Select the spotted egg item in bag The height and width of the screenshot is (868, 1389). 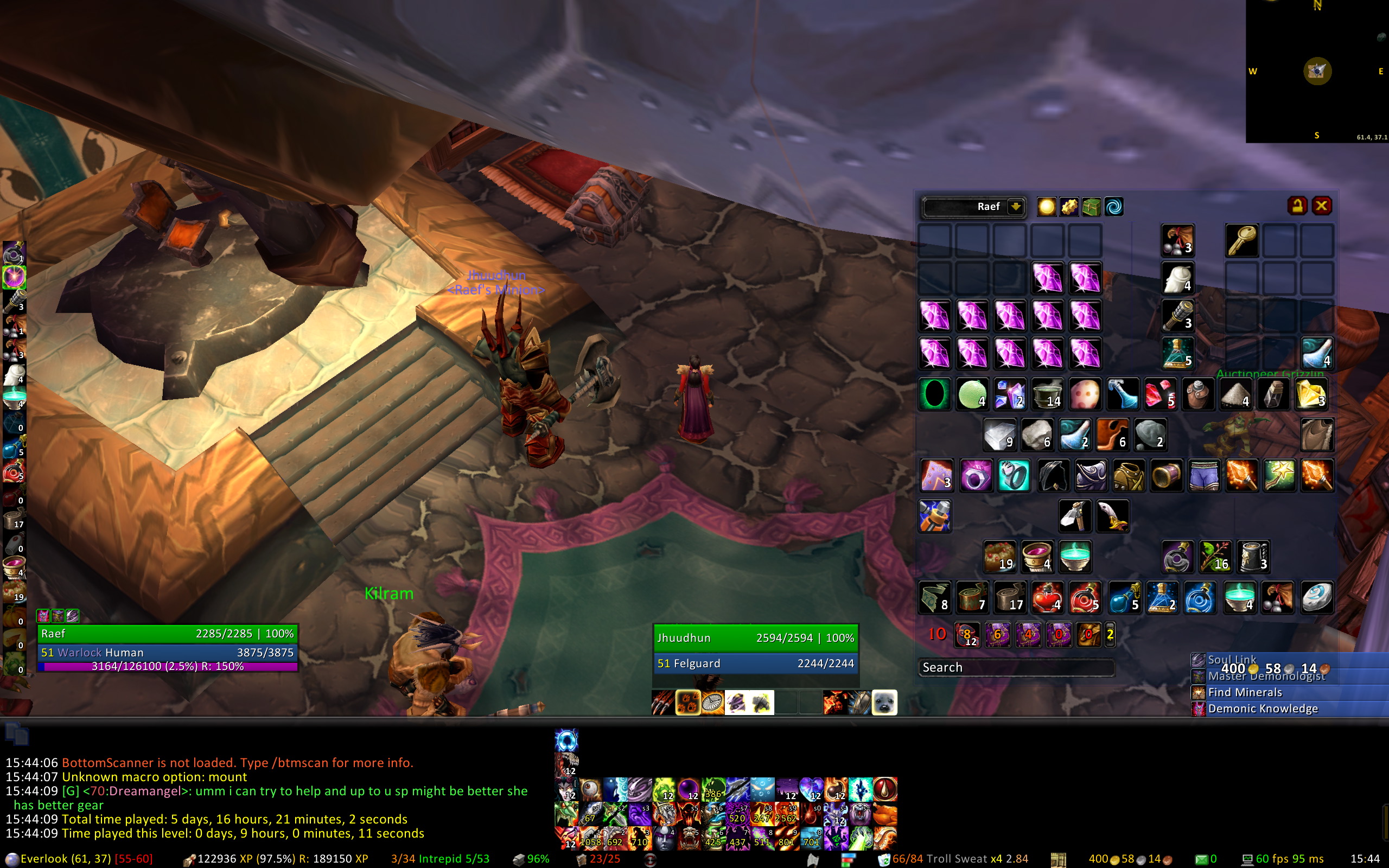point(1085,394)
